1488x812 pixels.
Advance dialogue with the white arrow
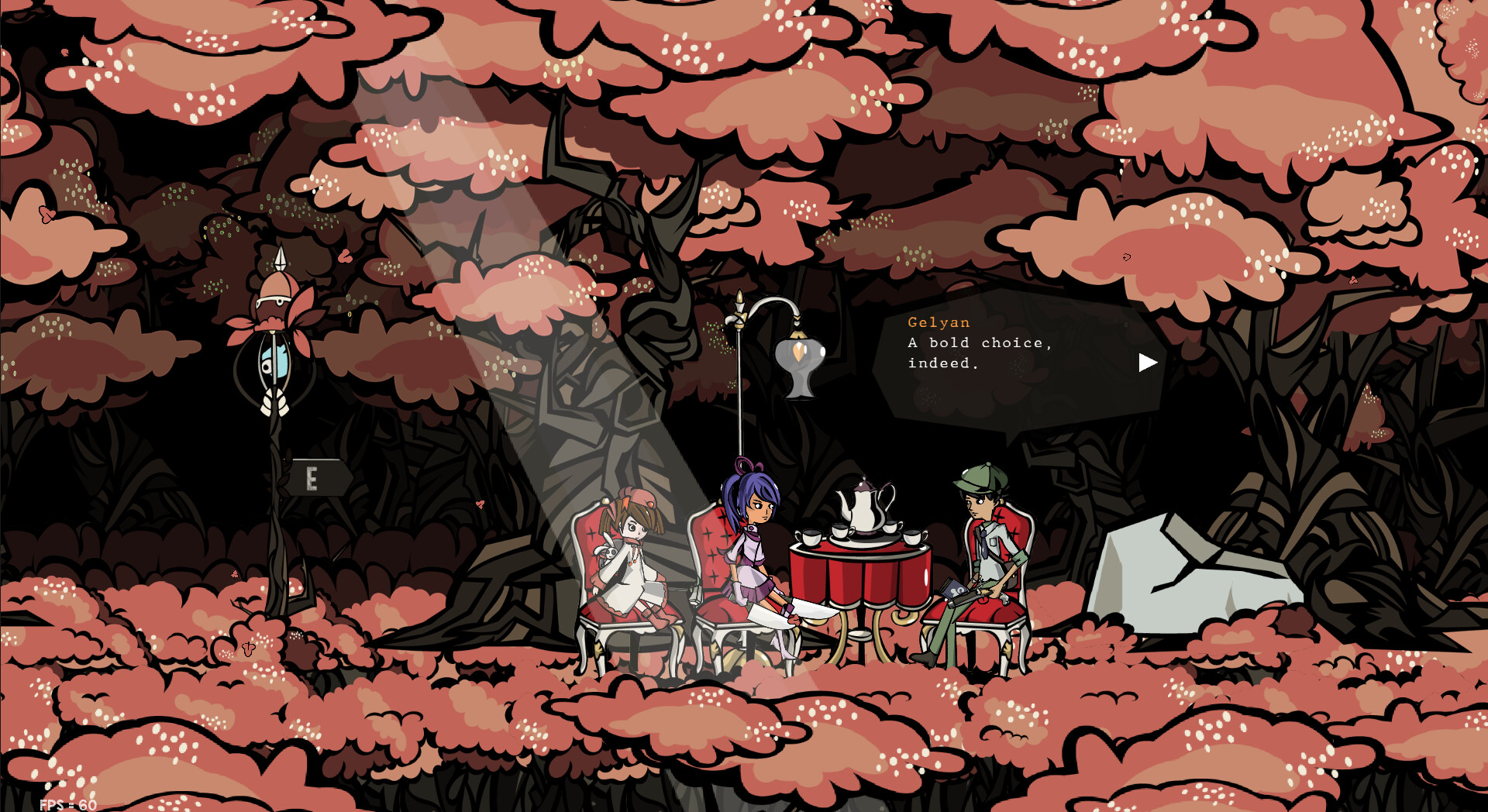coord(1148,362)
